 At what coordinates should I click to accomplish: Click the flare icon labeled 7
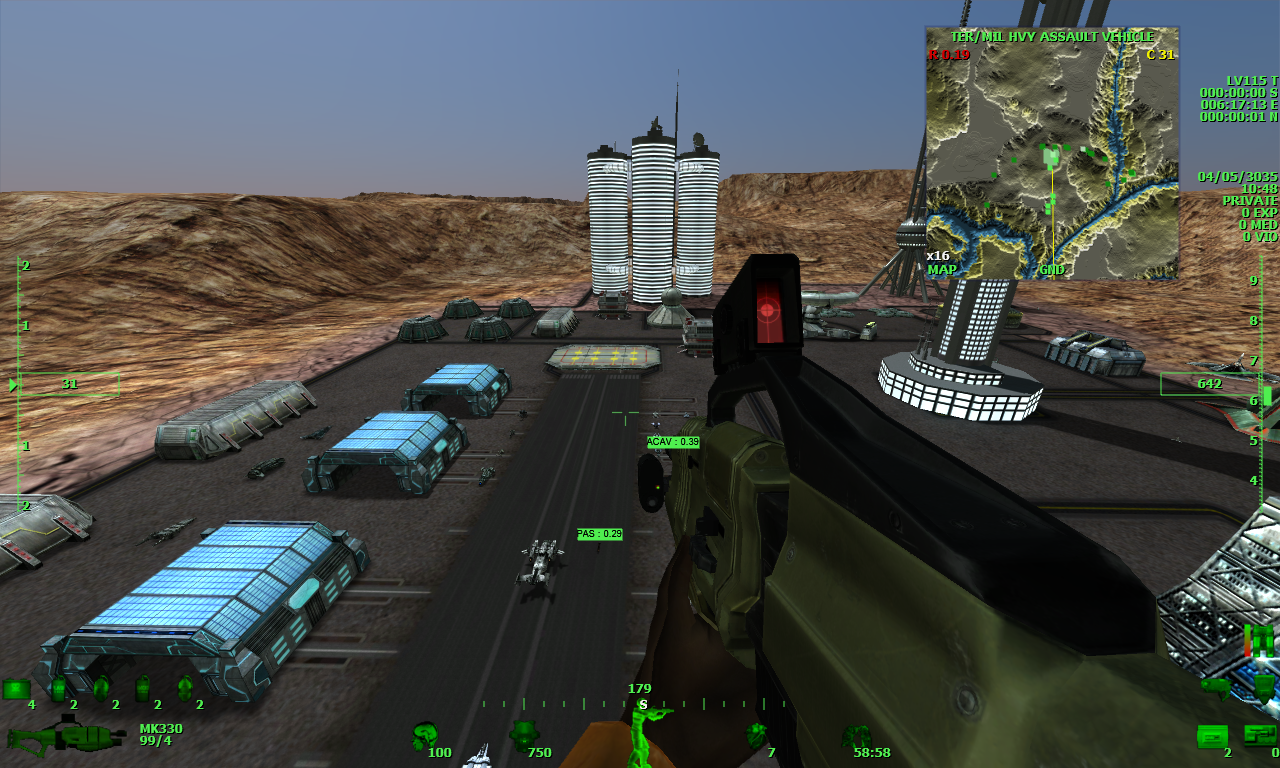pyautogui.click(x=756, y=733)
